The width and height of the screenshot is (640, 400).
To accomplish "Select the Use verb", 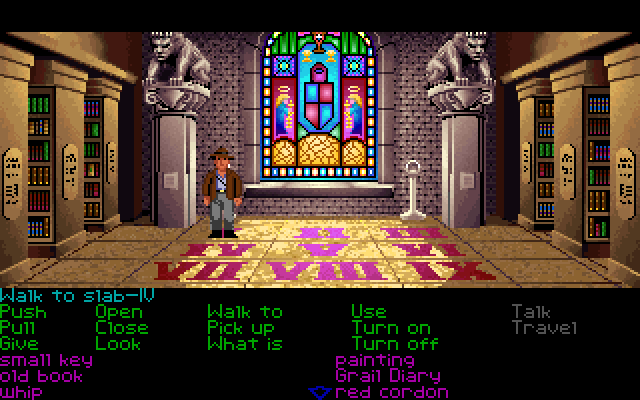I will point(368,312).
